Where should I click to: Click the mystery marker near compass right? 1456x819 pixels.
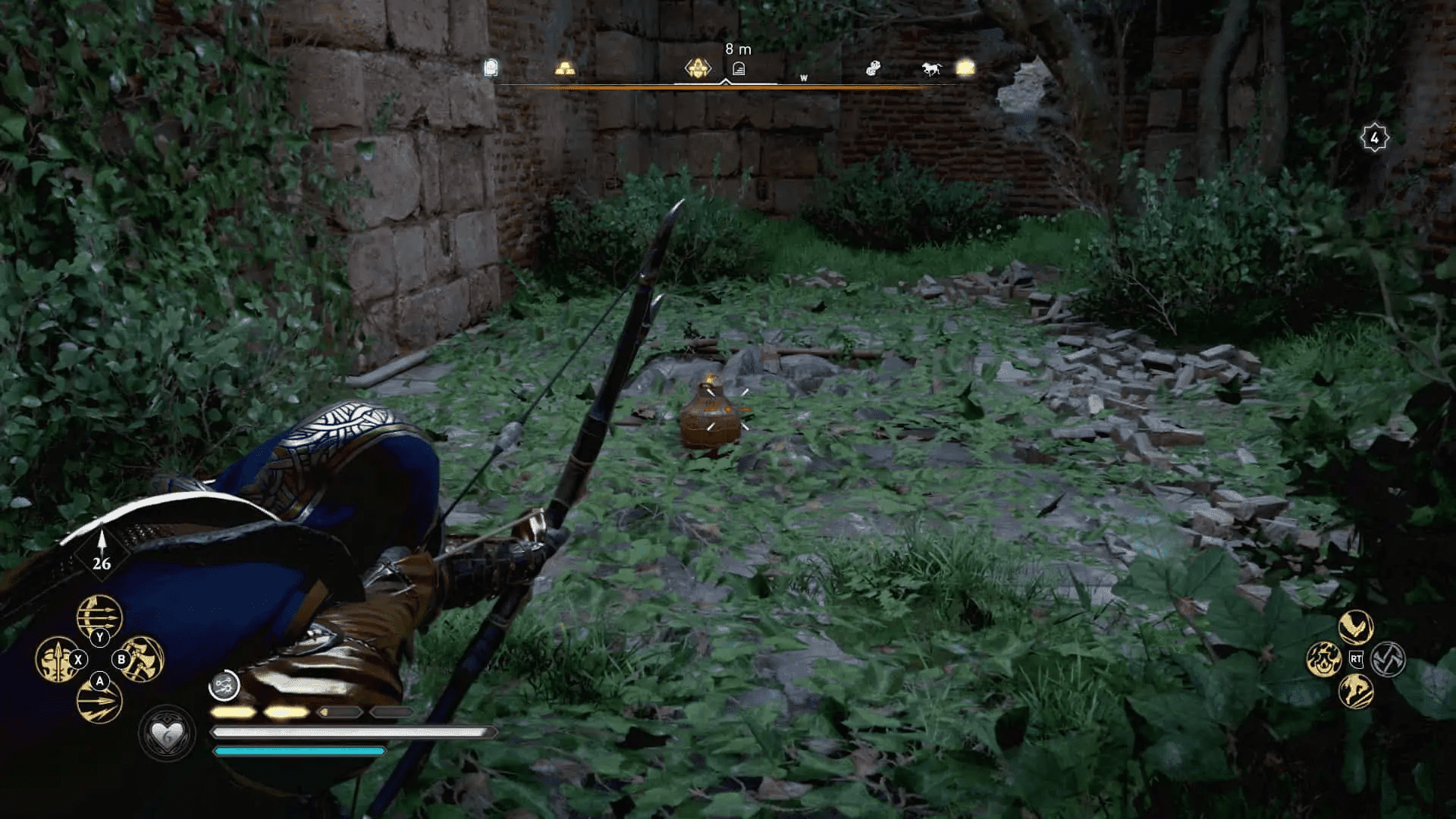click(x=874, y=67)
